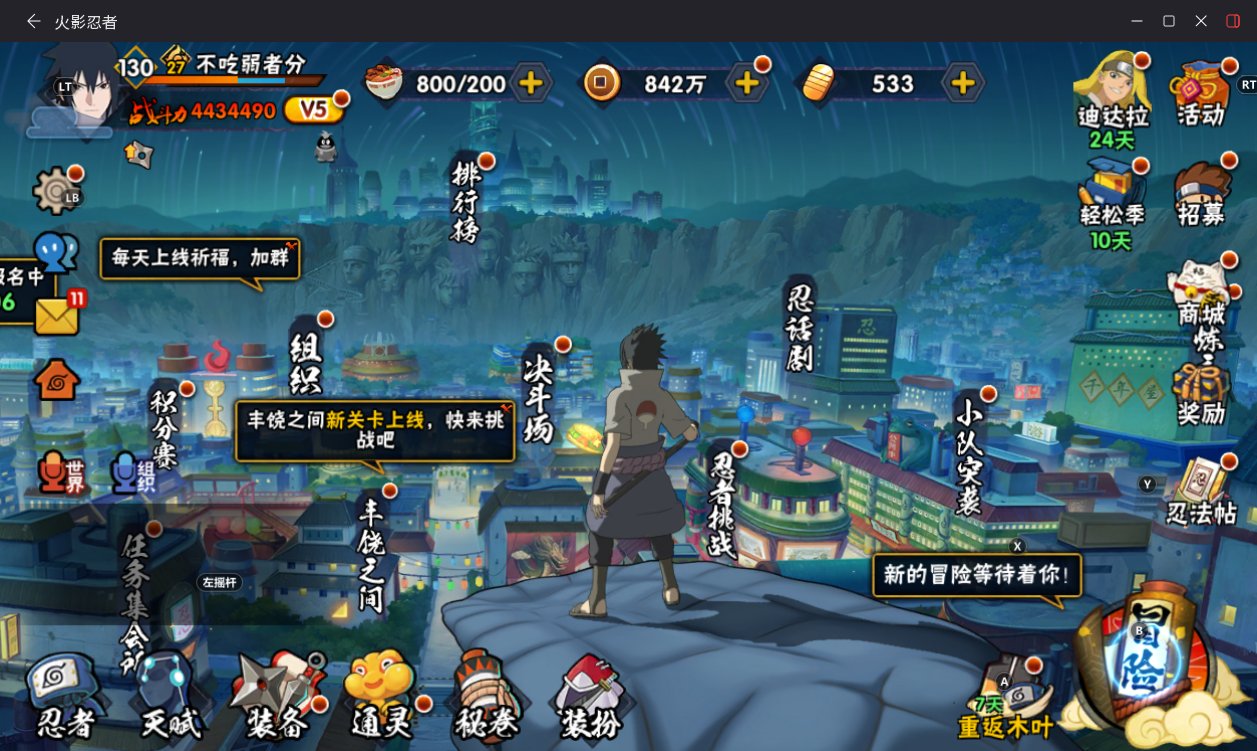This screenshot has height=751, width=1257.
Task: Open the 忍者 ninja menu
Action: (x=66, y=697)
